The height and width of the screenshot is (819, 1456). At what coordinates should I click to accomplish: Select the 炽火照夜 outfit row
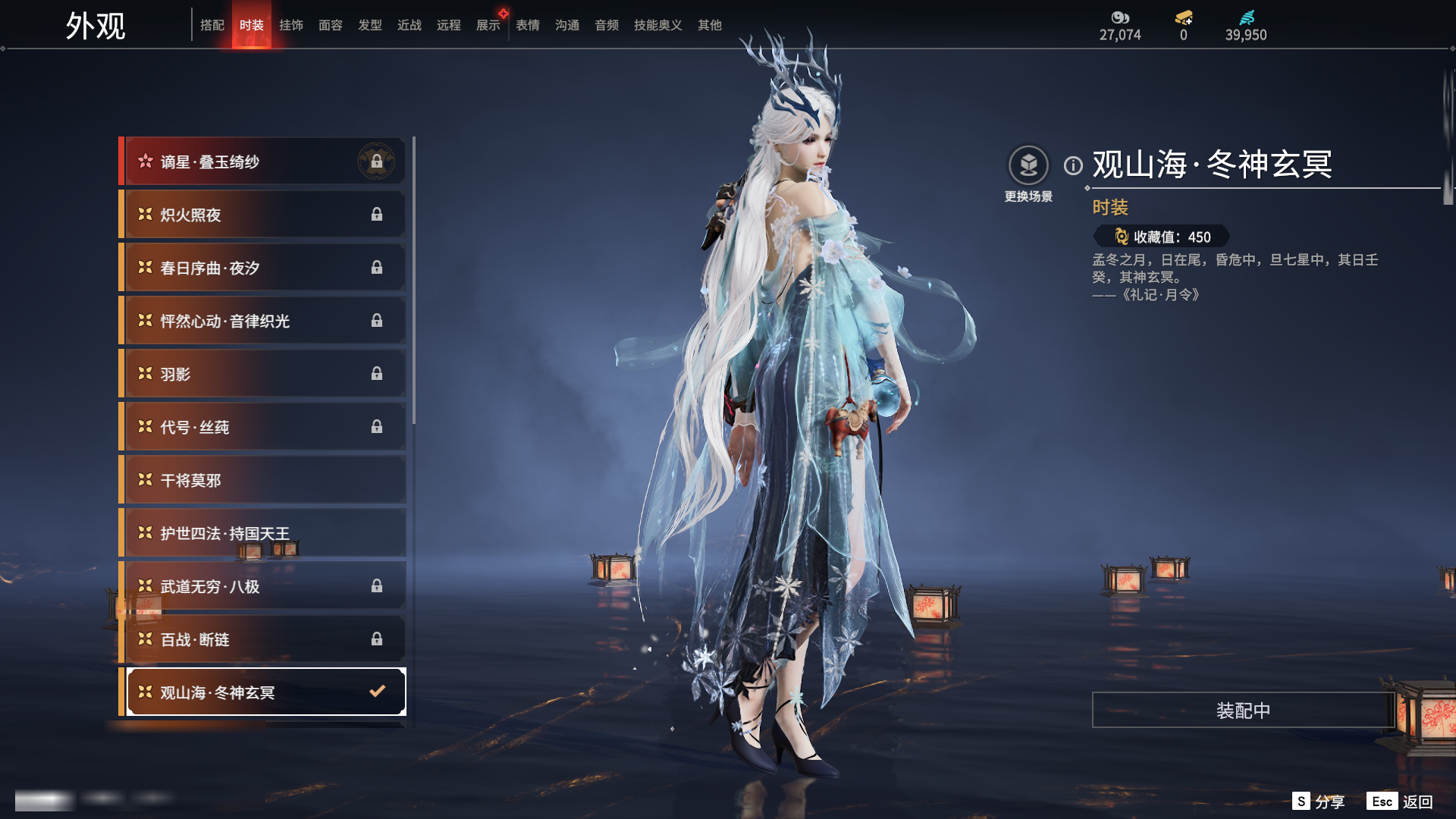click(x=262, y=215)
